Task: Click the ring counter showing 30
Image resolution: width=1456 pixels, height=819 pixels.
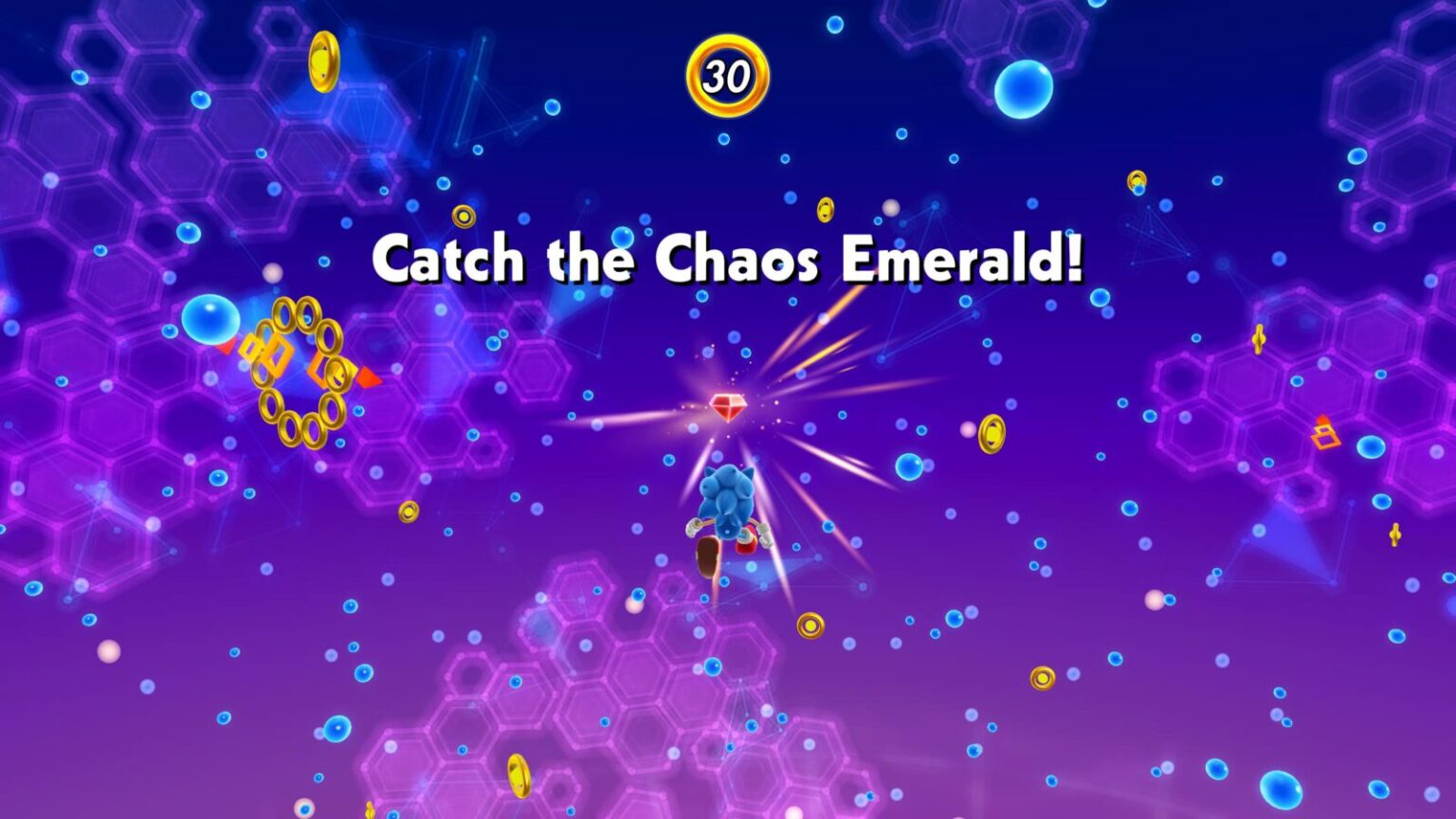Action: 727,75
